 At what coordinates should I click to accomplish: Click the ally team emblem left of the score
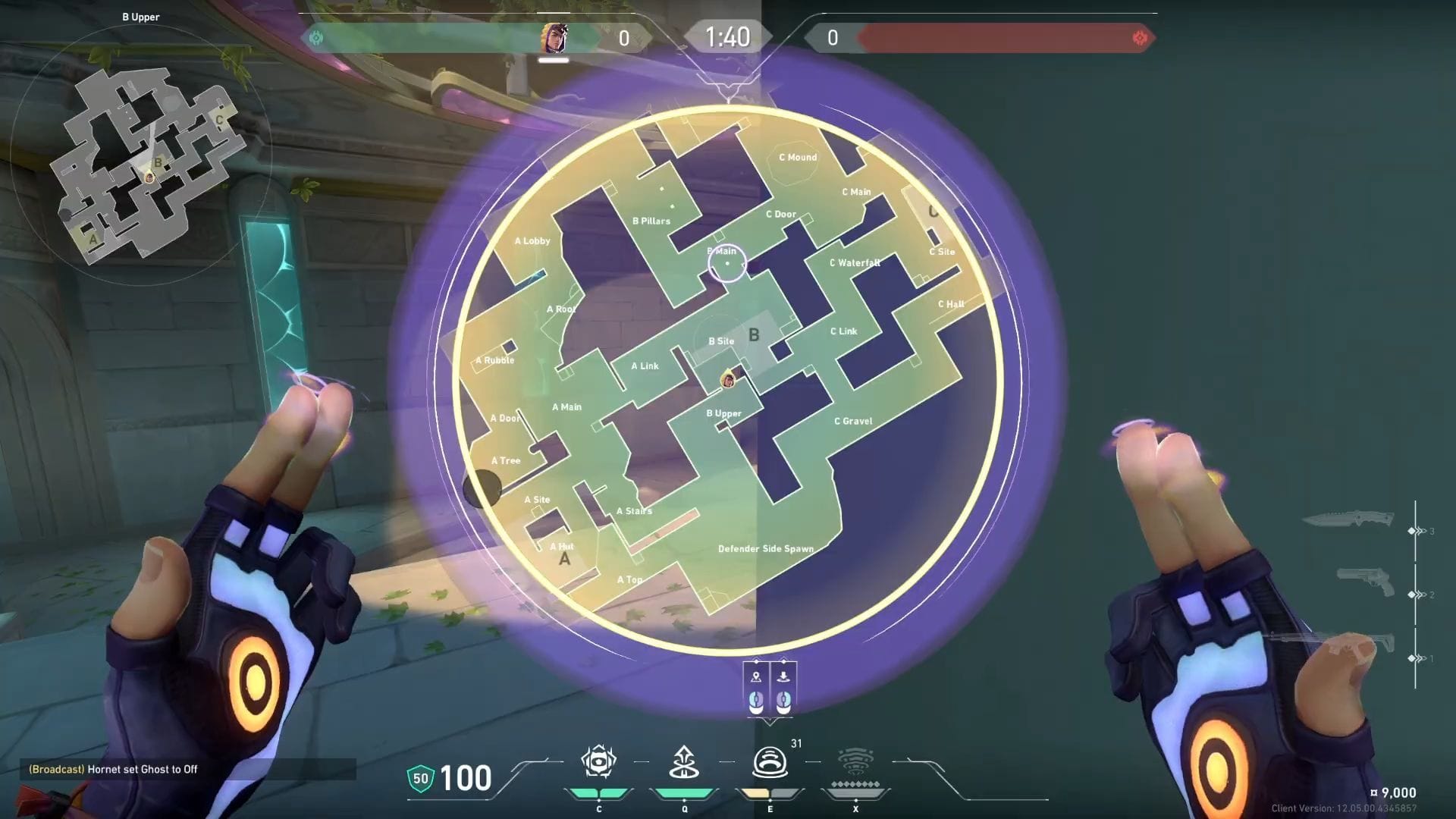pyautogui.click(x=315, y=36)
